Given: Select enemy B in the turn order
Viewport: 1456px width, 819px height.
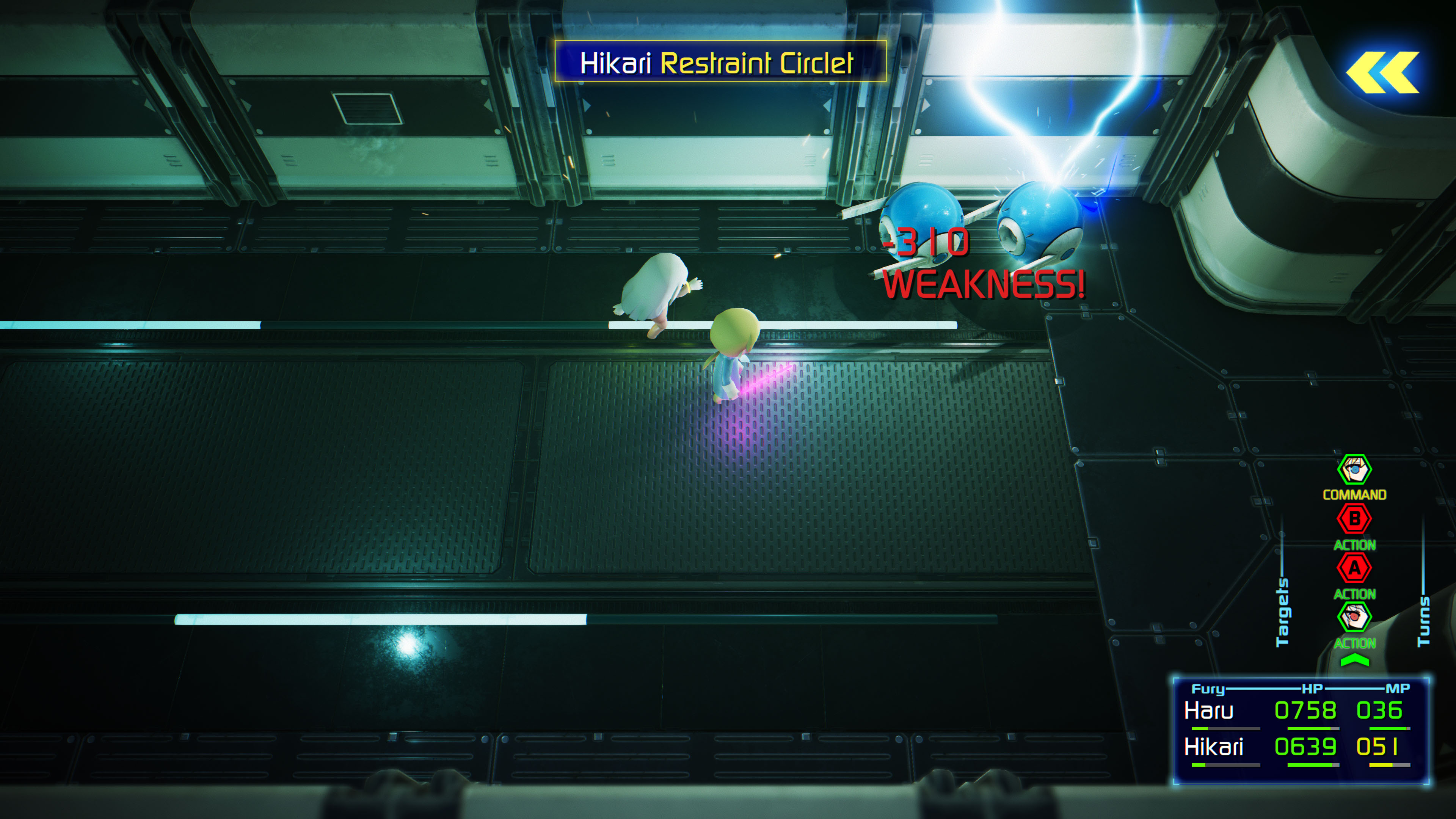Looking at the screenshot, I should pos(1354,519).
